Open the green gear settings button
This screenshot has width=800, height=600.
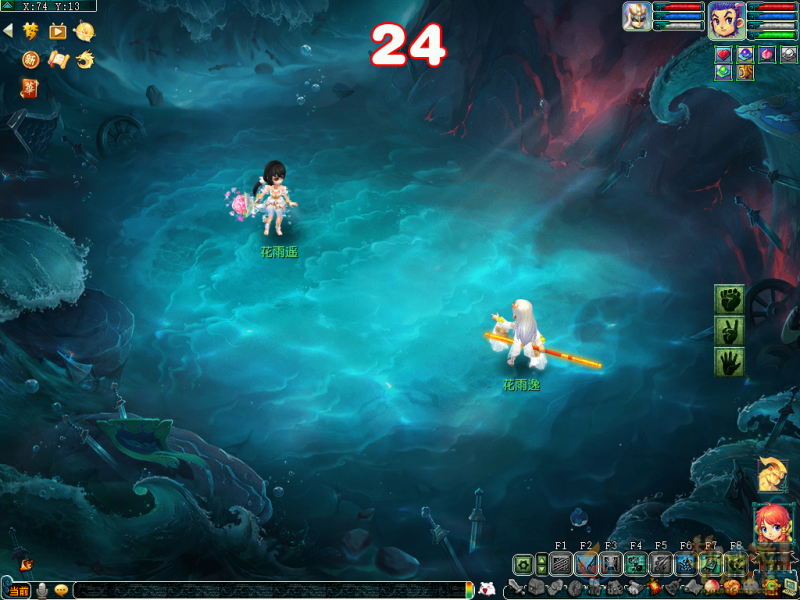coord(523,565)
